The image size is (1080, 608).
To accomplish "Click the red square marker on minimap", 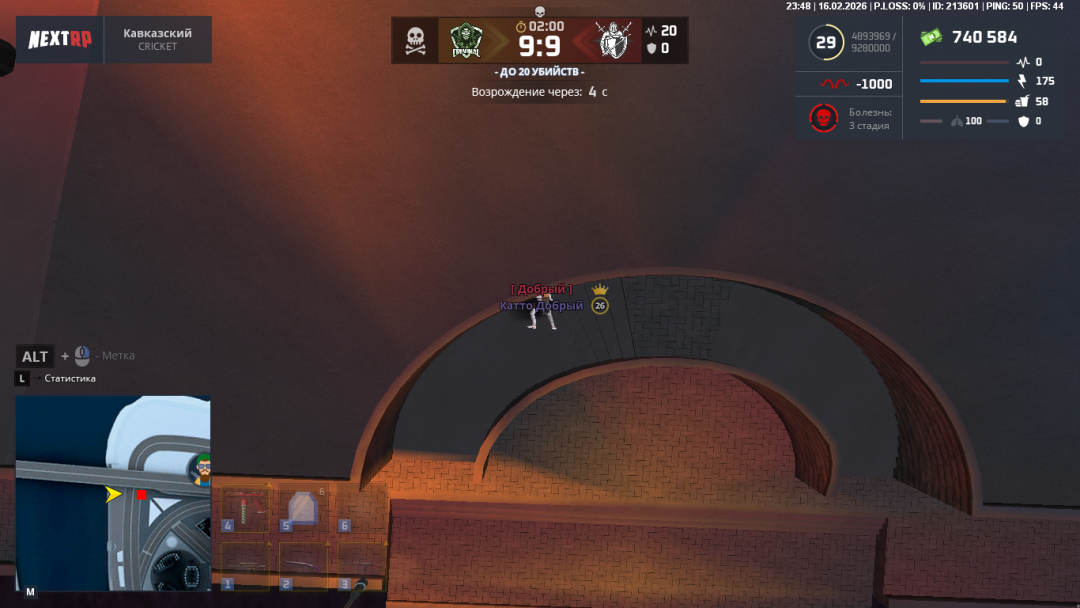I will (142, 494).
